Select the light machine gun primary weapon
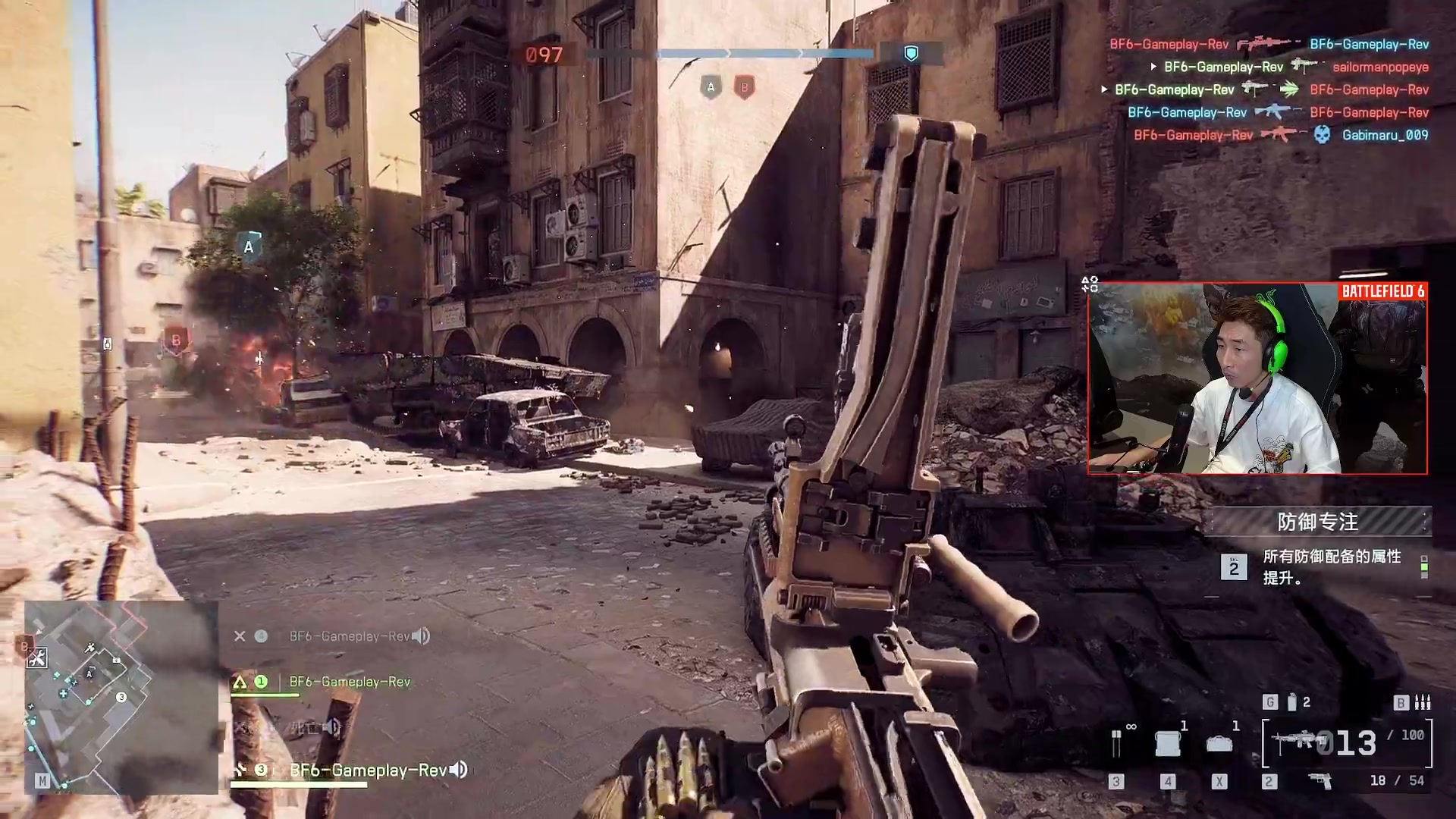This screenshot has height=819, width=1456. (x=1298, y=741)
